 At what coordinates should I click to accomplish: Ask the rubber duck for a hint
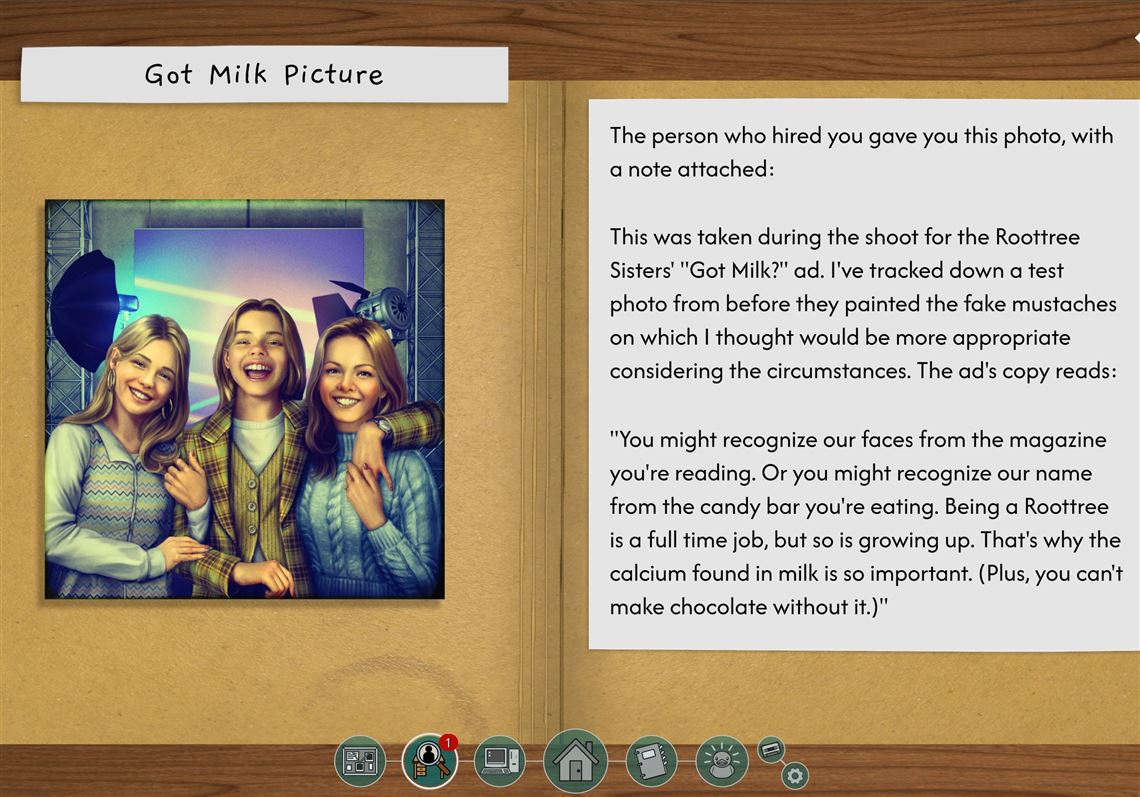[x=721, y=762]
